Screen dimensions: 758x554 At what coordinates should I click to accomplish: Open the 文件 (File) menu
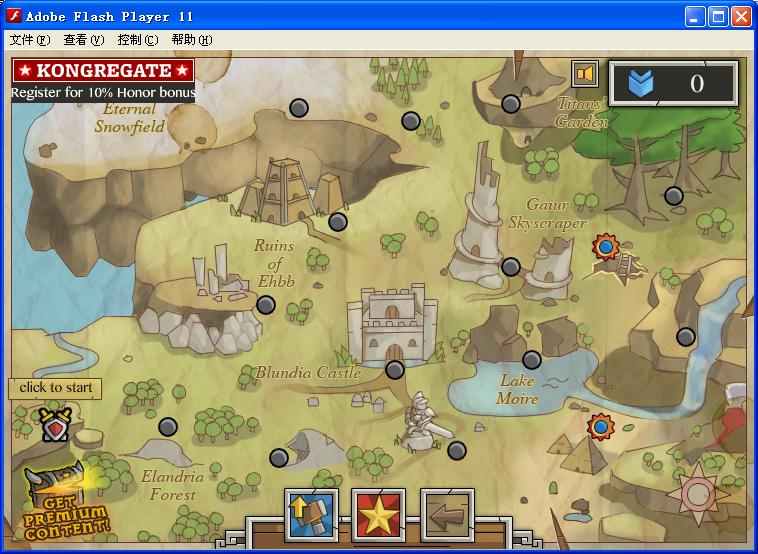[x=29, y=40]
